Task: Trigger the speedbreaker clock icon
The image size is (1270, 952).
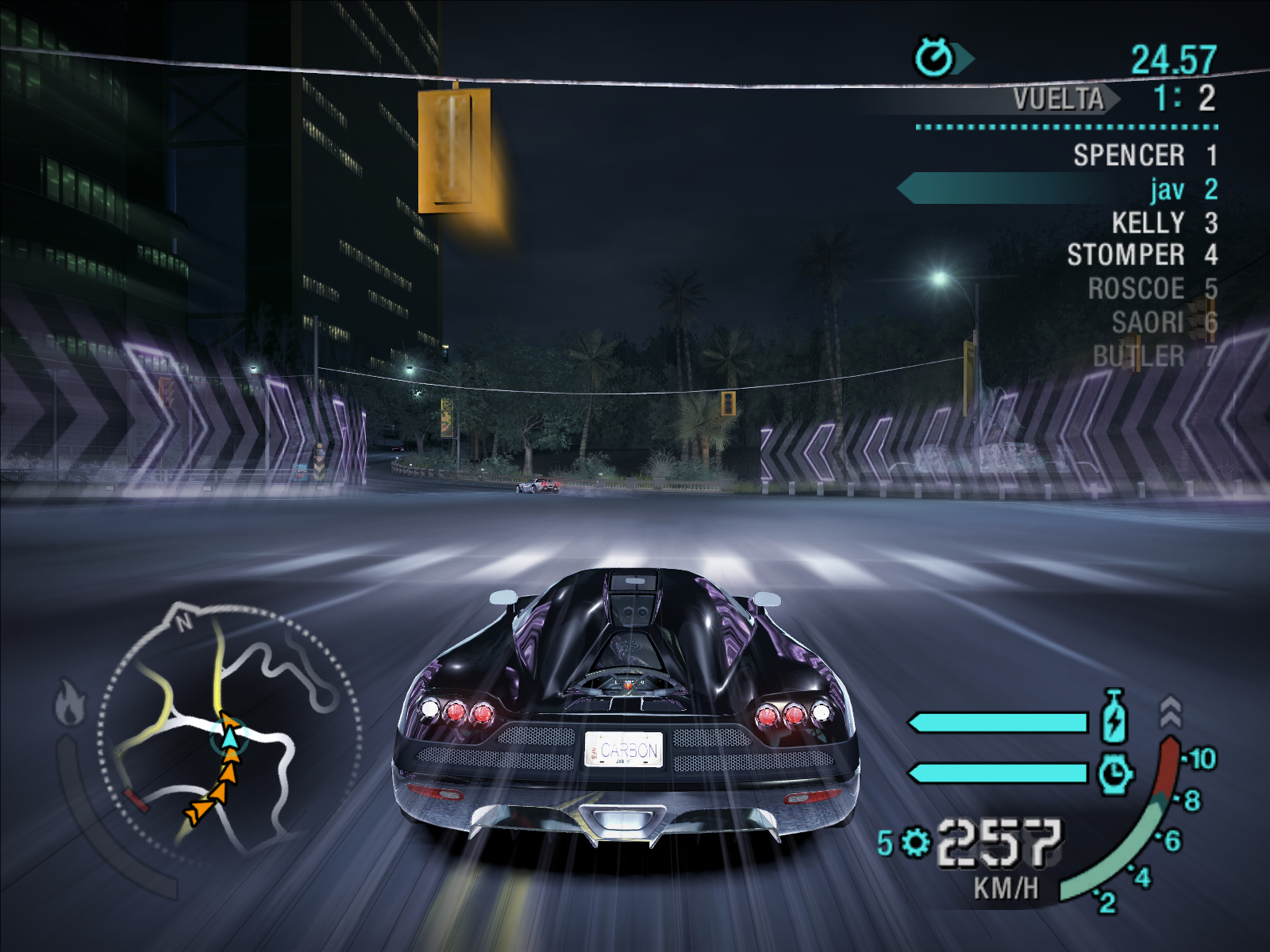Action: click(x=1115, y=773)
